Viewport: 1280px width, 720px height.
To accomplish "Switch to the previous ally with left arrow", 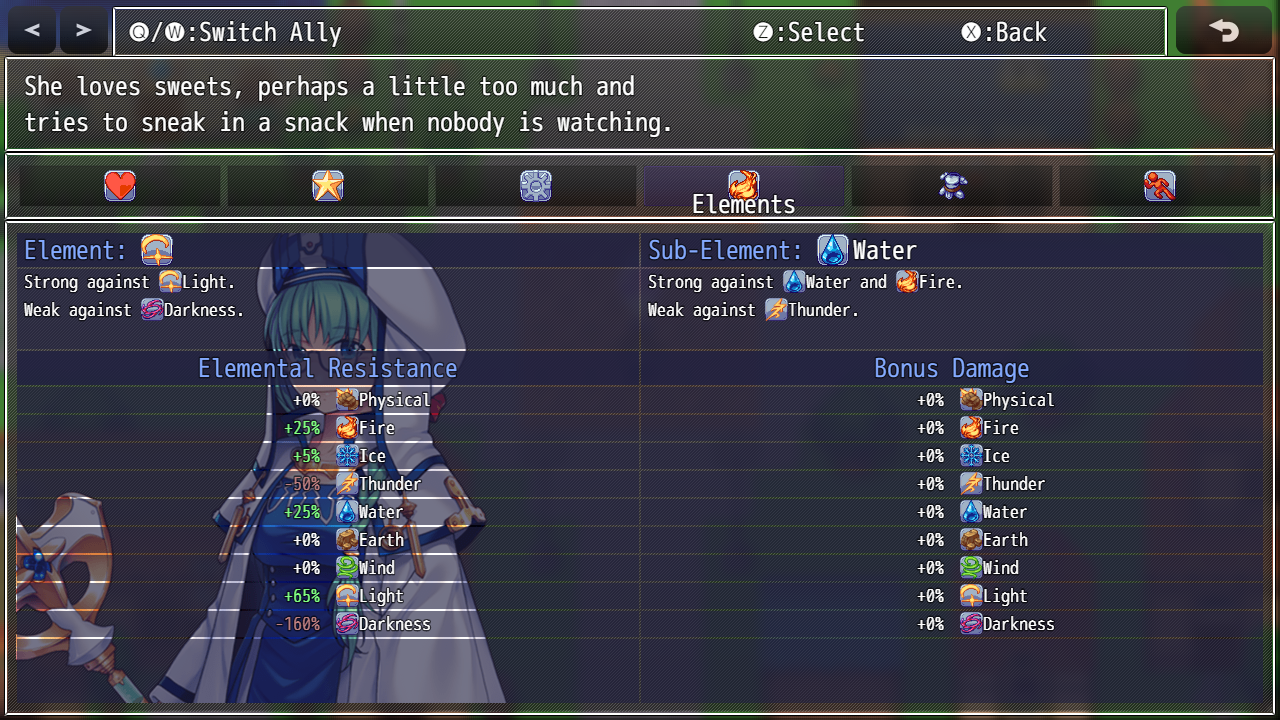I will (33, 31).
